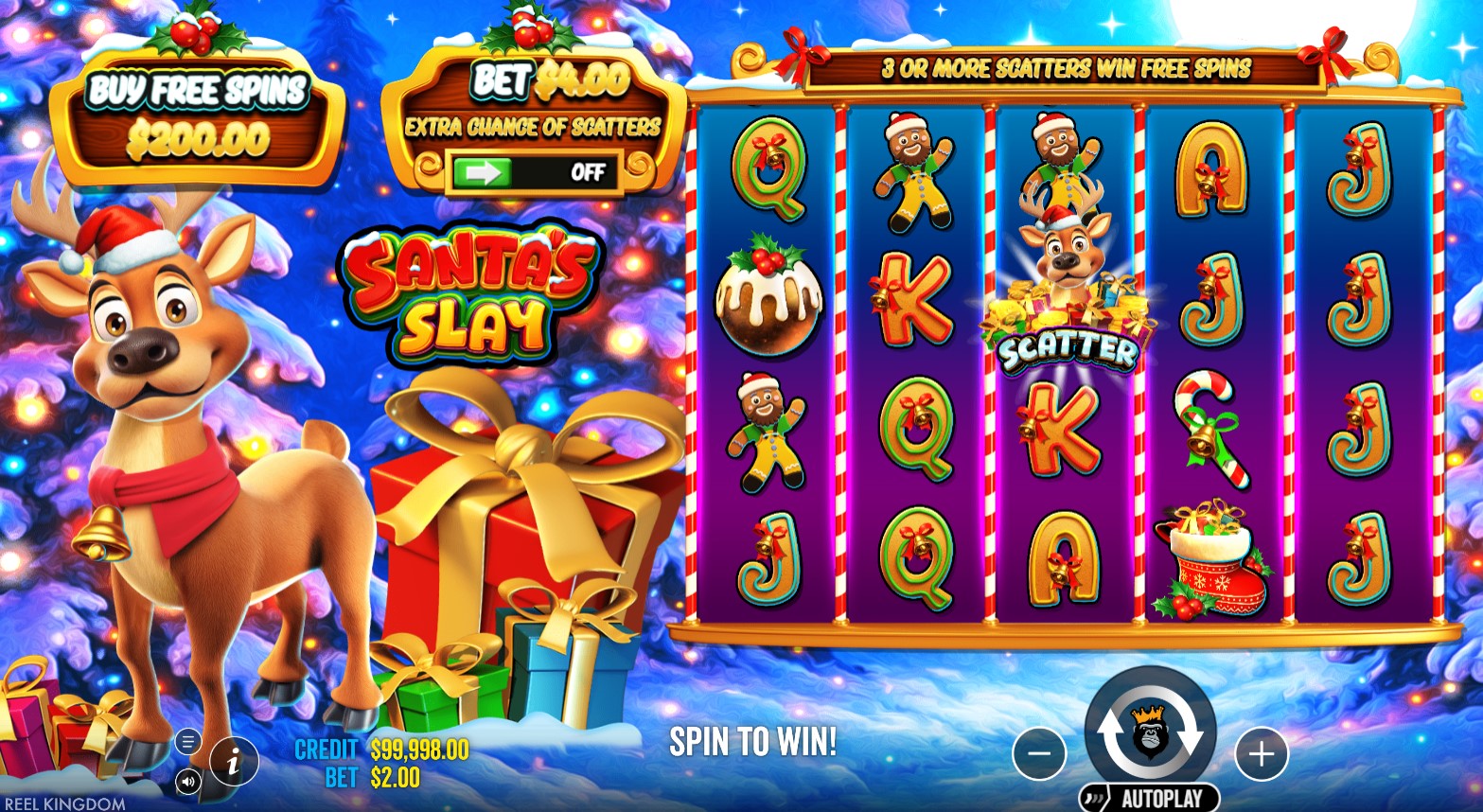Mute the sound via speaker icon
Viewport: 1483px width, 812px height.
coord(187,781)
